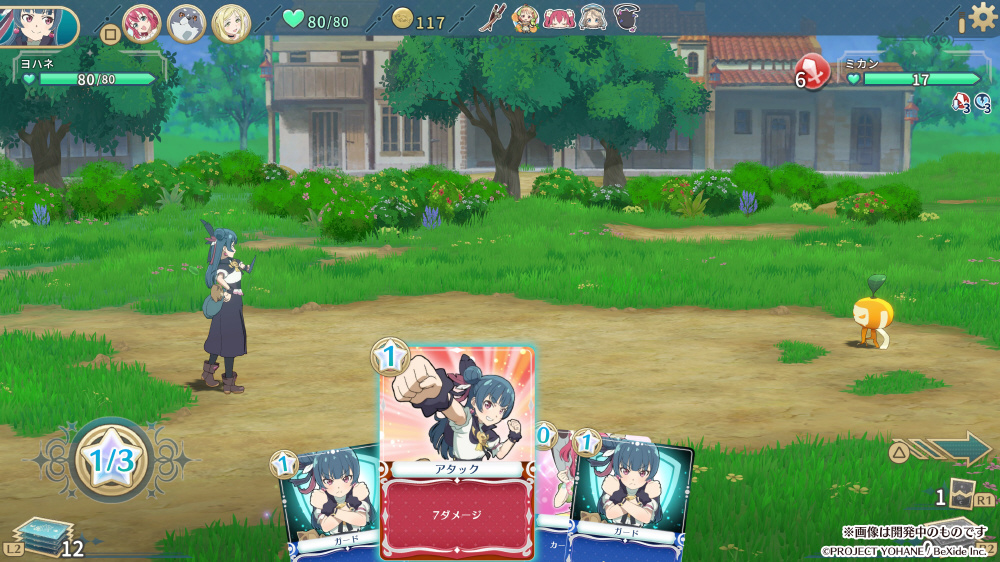Open the discard pile icon
The height and width of the screenshot is (562, 1000).
tap(961, 494)
